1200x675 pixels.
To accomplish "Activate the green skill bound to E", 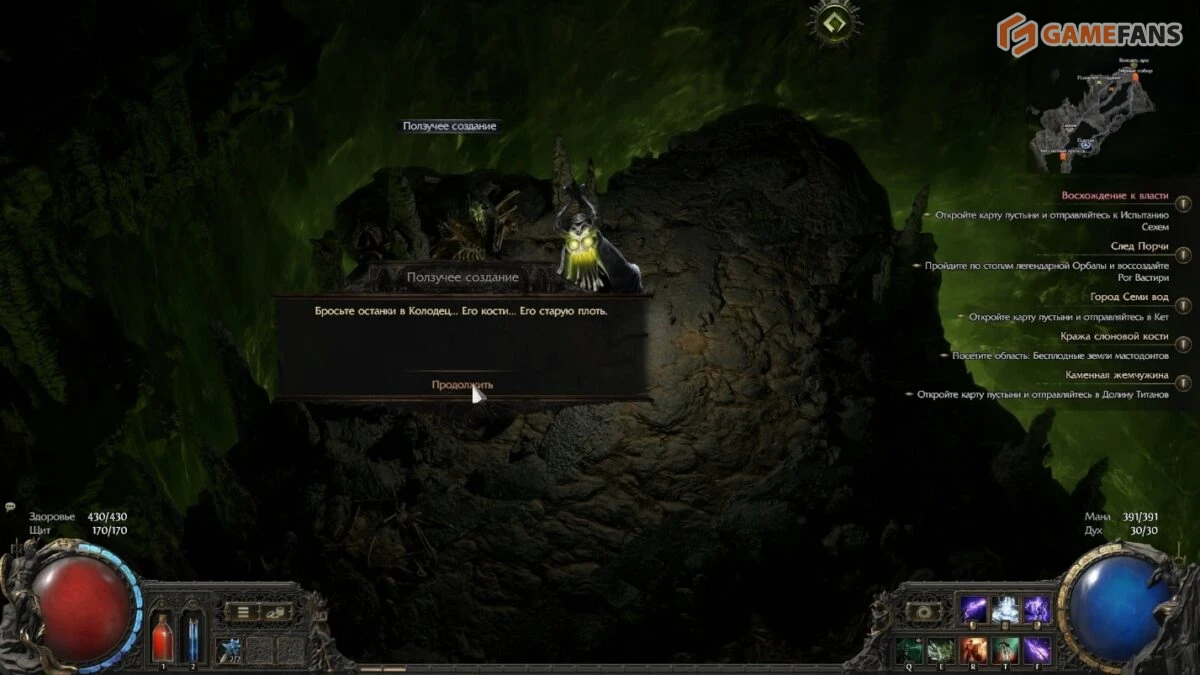I will tap(940, 650).
